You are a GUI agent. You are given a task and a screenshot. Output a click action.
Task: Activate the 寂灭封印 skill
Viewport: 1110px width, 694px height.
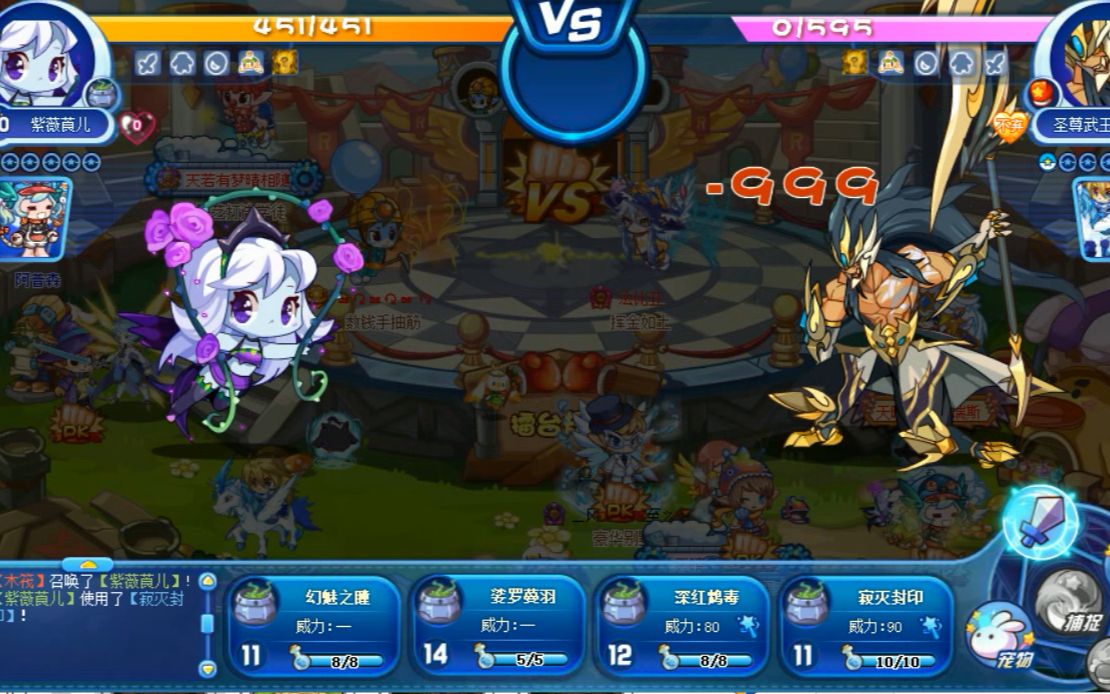point(866,626)
